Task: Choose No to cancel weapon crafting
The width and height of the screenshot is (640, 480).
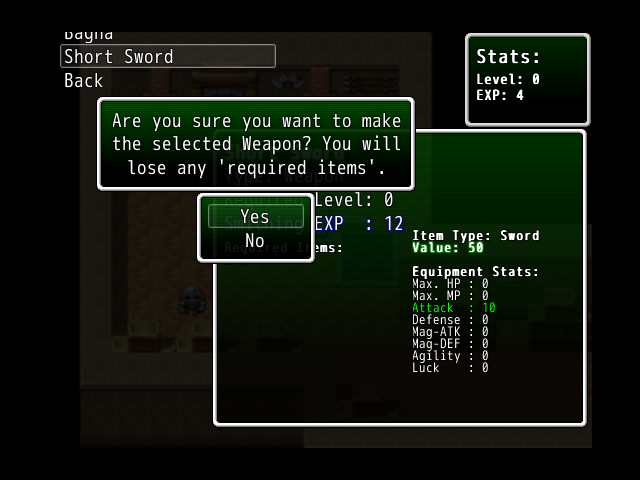Action: (x=255, y=240)
